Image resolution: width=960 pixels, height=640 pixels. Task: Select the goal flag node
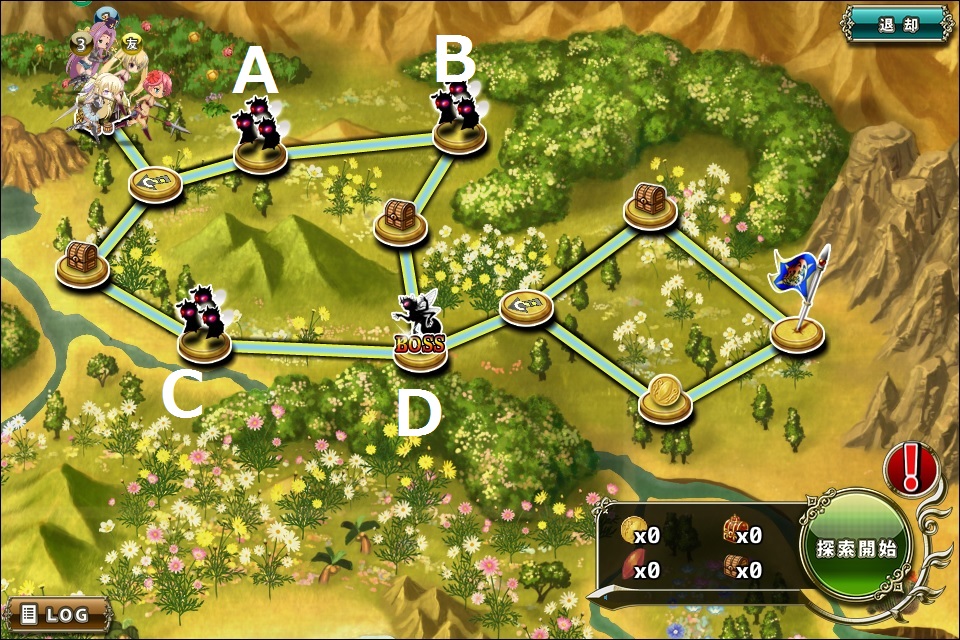798,328
